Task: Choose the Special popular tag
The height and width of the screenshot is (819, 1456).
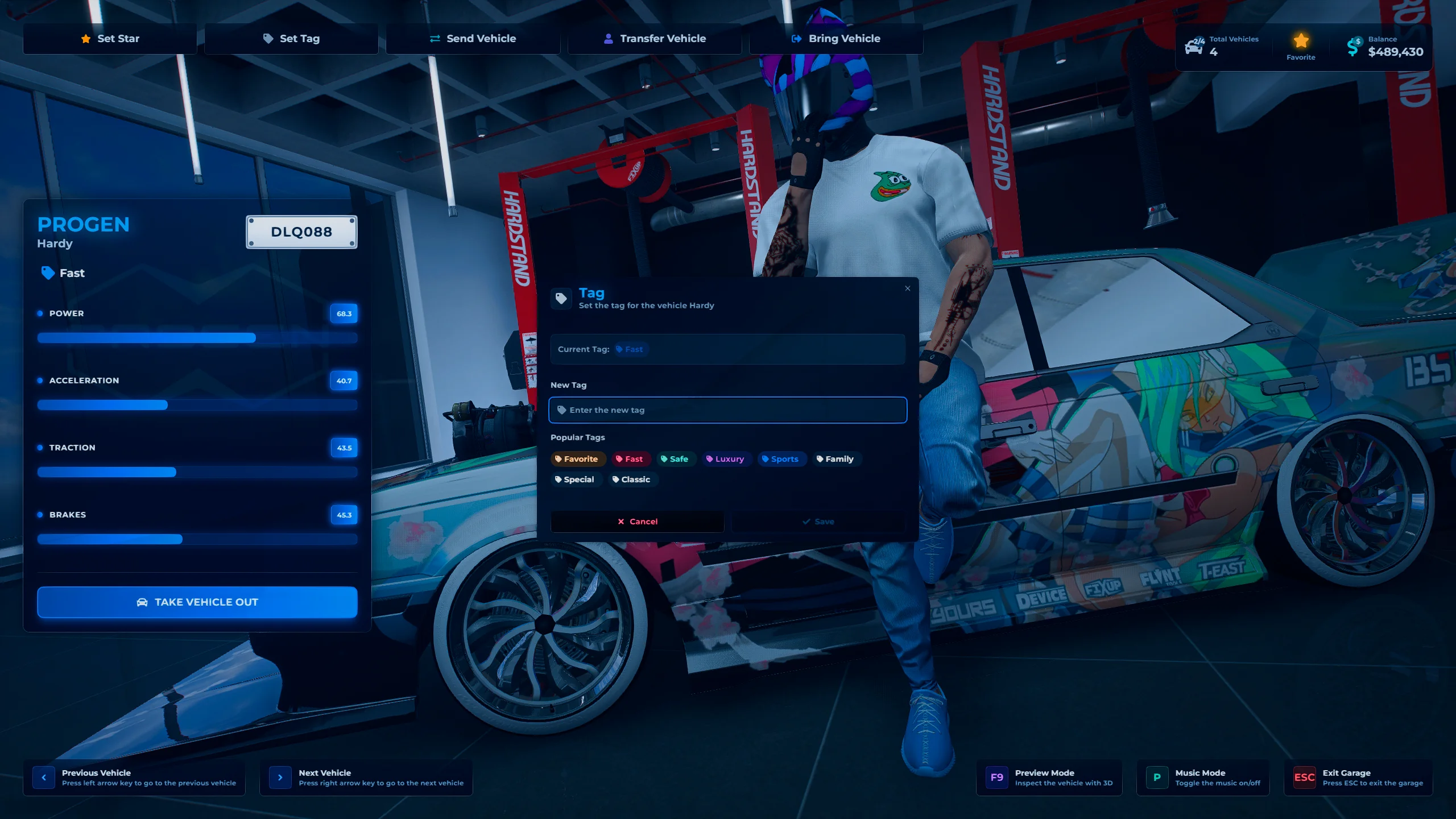Action: click(x=574, y=479)
